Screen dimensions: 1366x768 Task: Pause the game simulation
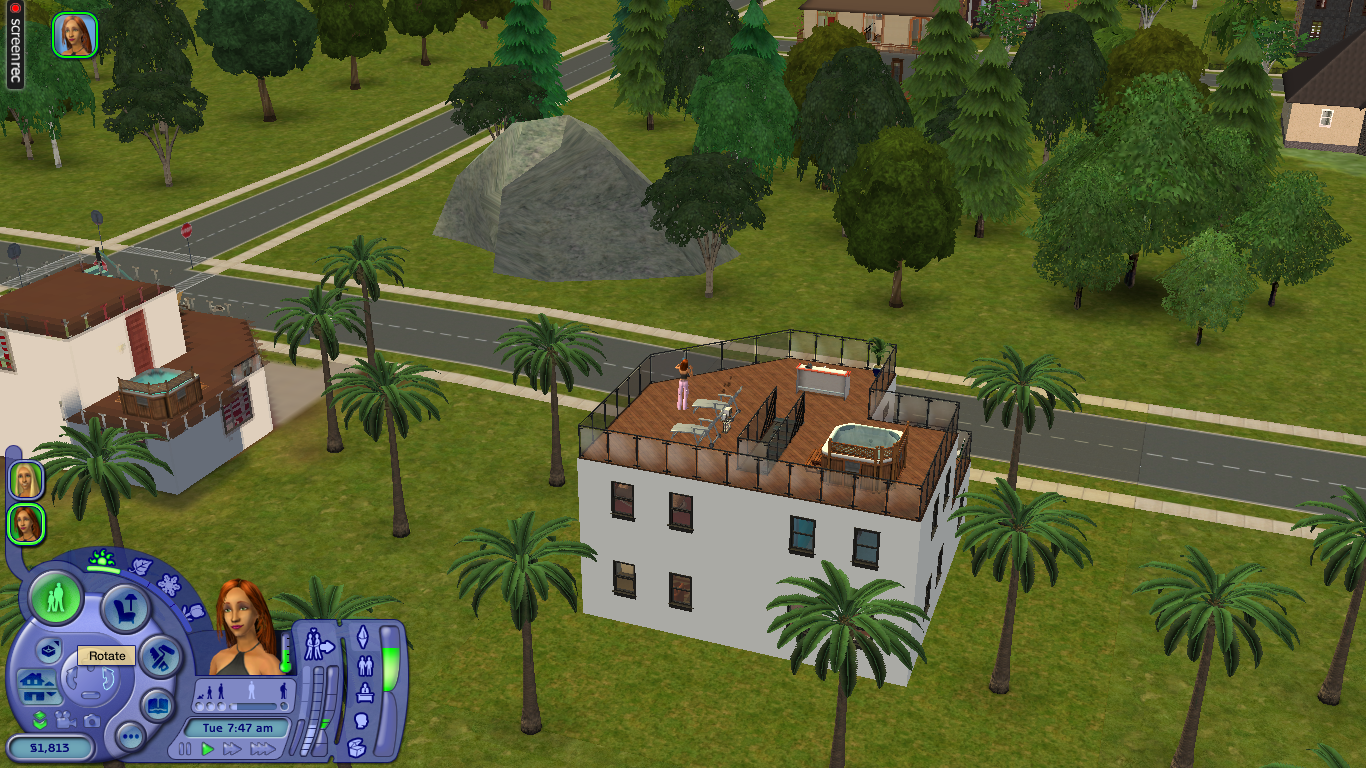[184, 749]
